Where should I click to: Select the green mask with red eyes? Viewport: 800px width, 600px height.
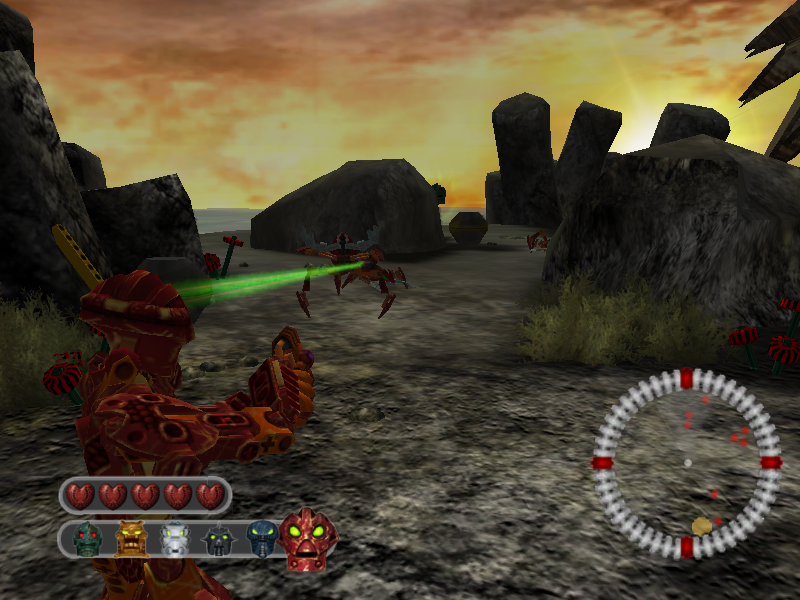coord(89,540)
